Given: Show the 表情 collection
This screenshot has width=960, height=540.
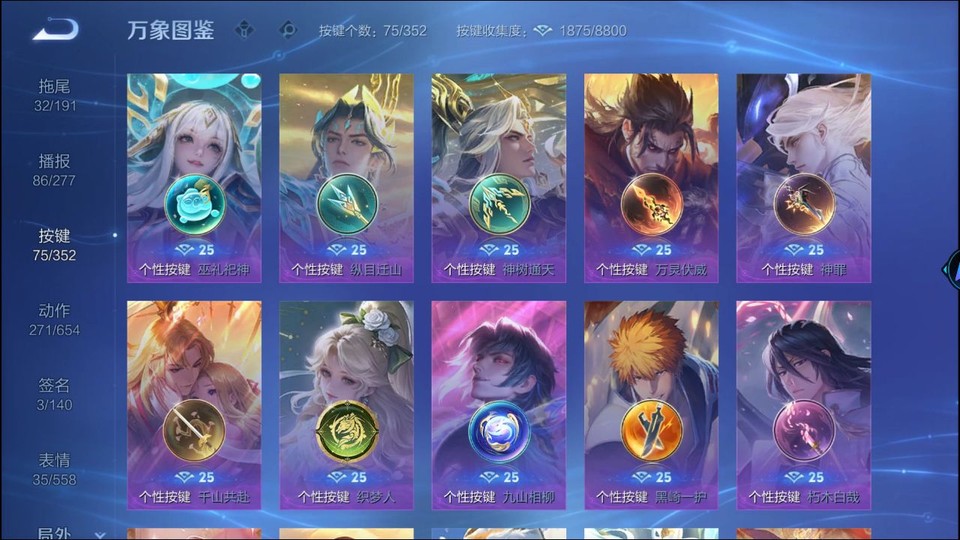Looking at the screenshot, I should [54, 469].
